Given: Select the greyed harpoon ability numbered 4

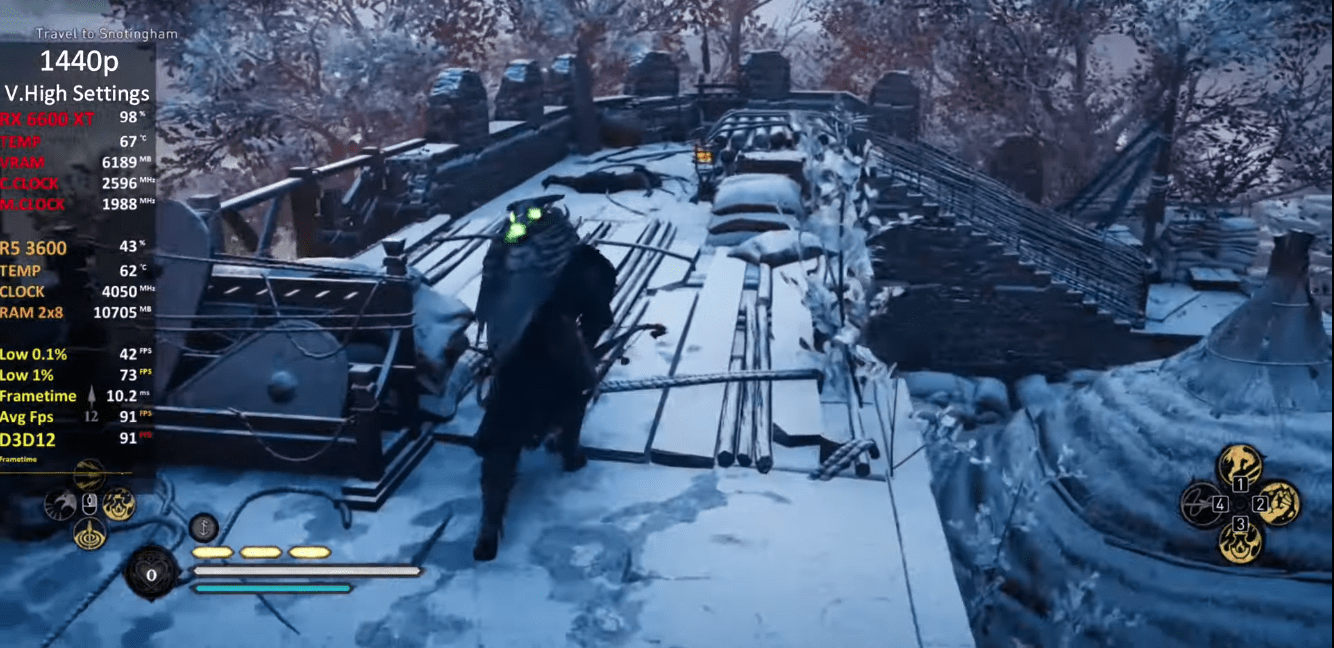Looking at the screenshot, I should (1202, 504).
